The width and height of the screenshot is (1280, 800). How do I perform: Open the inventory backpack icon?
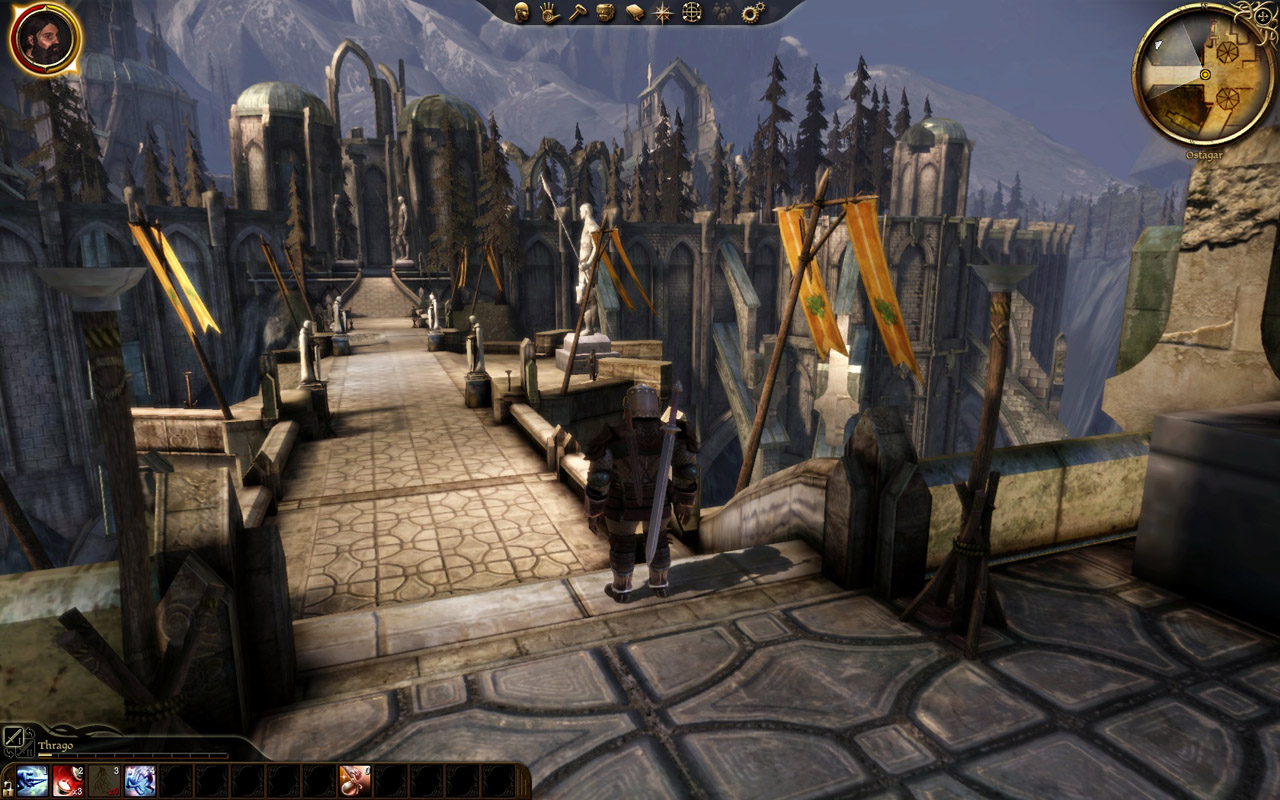pos(605,12)
